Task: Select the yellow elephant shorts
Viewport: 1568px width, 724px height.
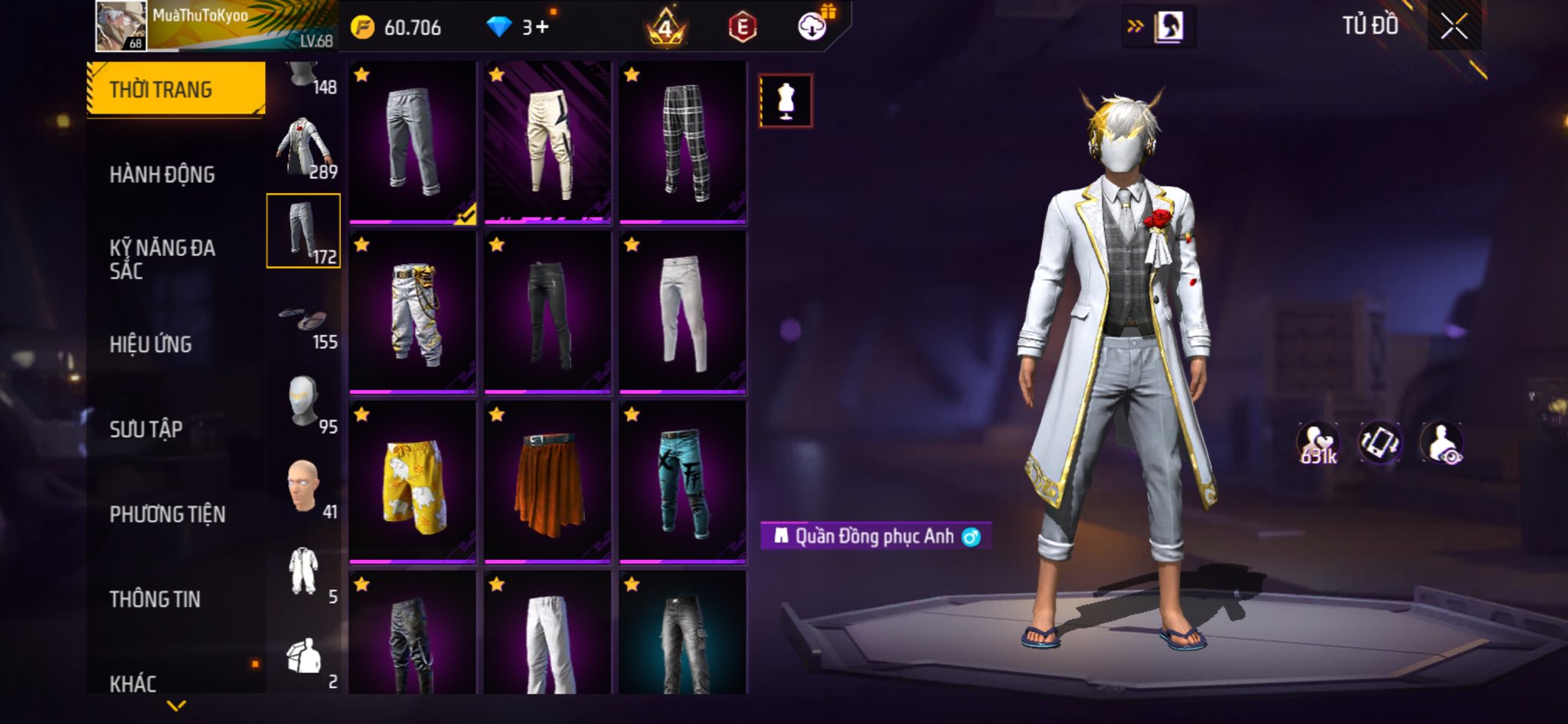Action: pos(413,483)
